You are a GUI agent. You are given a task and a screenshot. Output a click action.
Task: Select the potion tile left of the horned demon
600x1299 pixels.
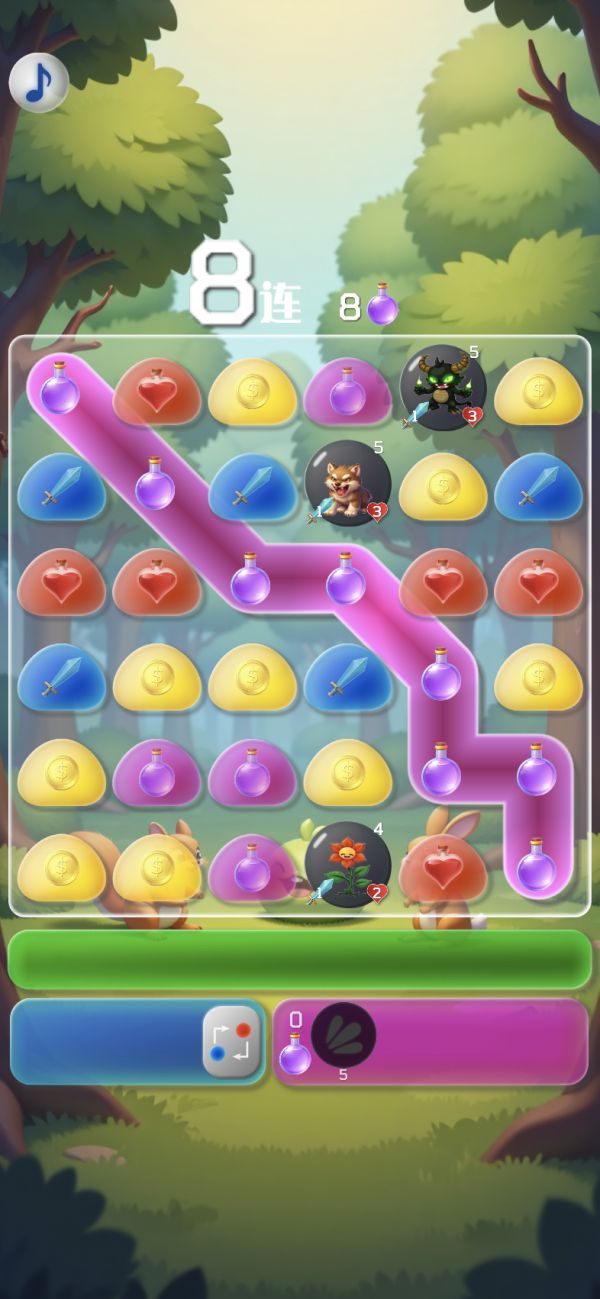pos(347,390)
